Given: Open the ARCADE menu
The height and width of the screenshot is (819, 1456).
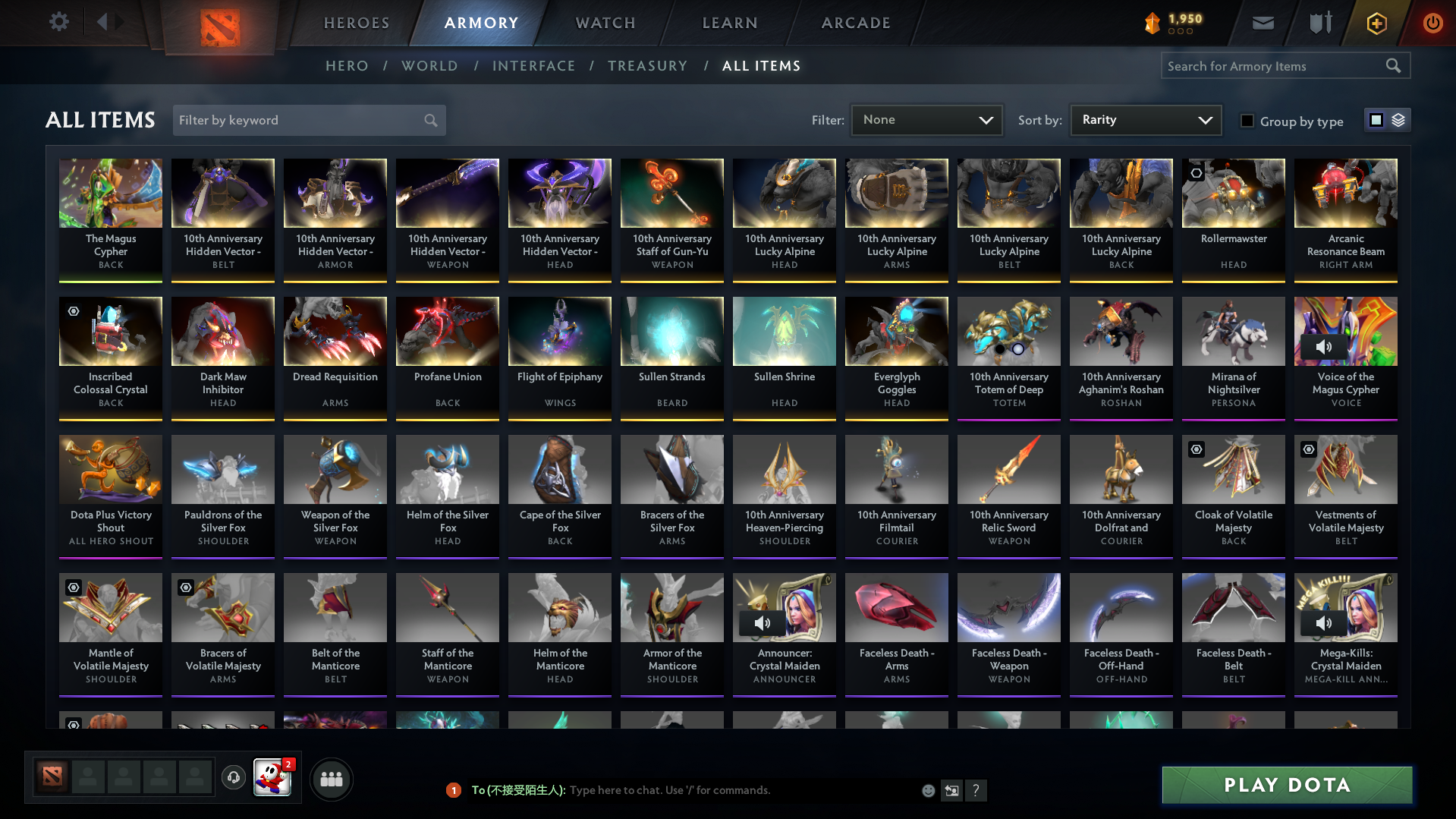Looking at the screenshot, I should tap(855, 23).
